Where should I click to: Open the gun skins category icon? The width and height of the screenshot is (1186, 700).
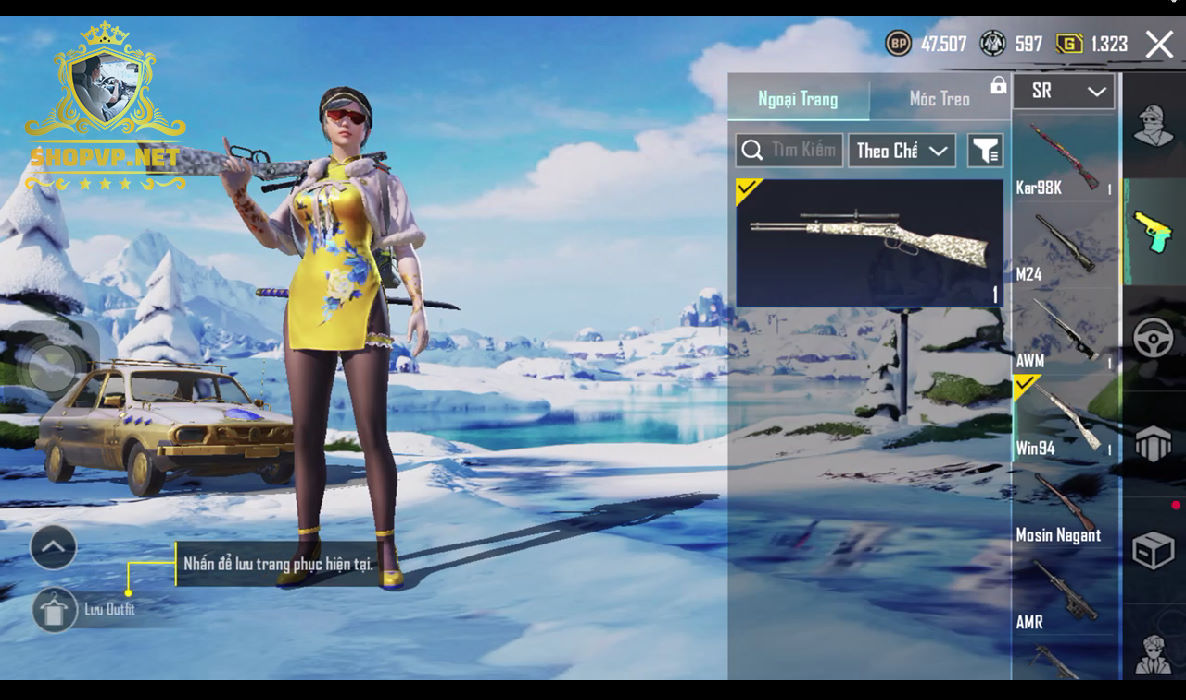point(1153,231)
